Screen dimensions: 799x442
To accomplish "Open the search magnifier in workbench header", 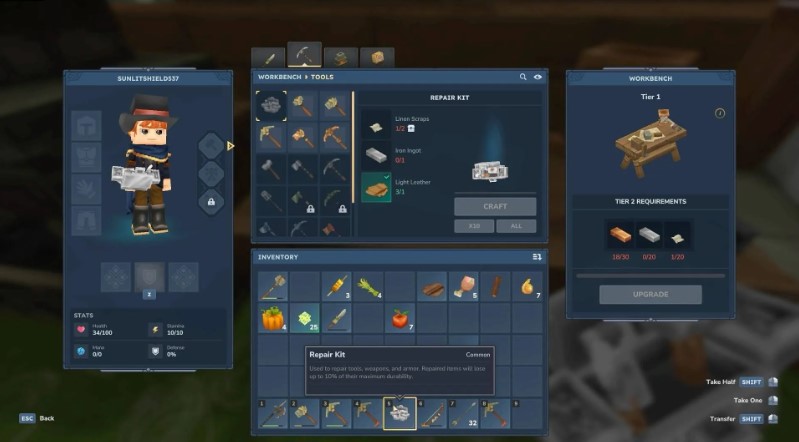I will 522,77.
